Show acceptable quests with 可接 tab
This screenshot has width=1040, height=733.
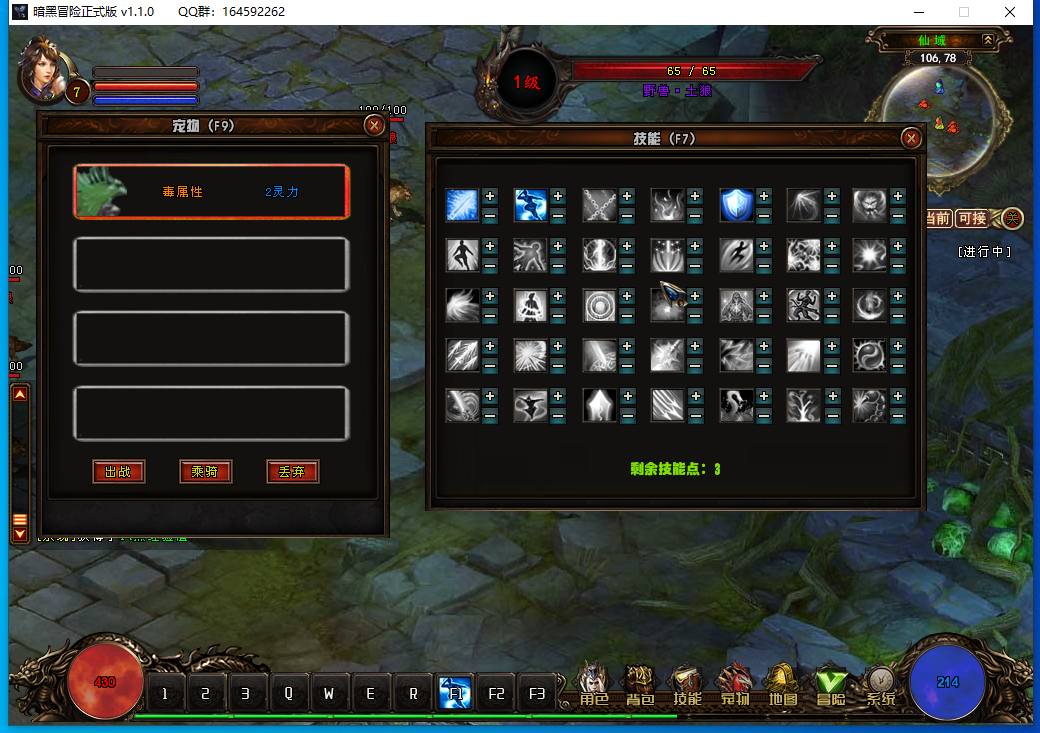pyautogui.click(x=971, y=218)
